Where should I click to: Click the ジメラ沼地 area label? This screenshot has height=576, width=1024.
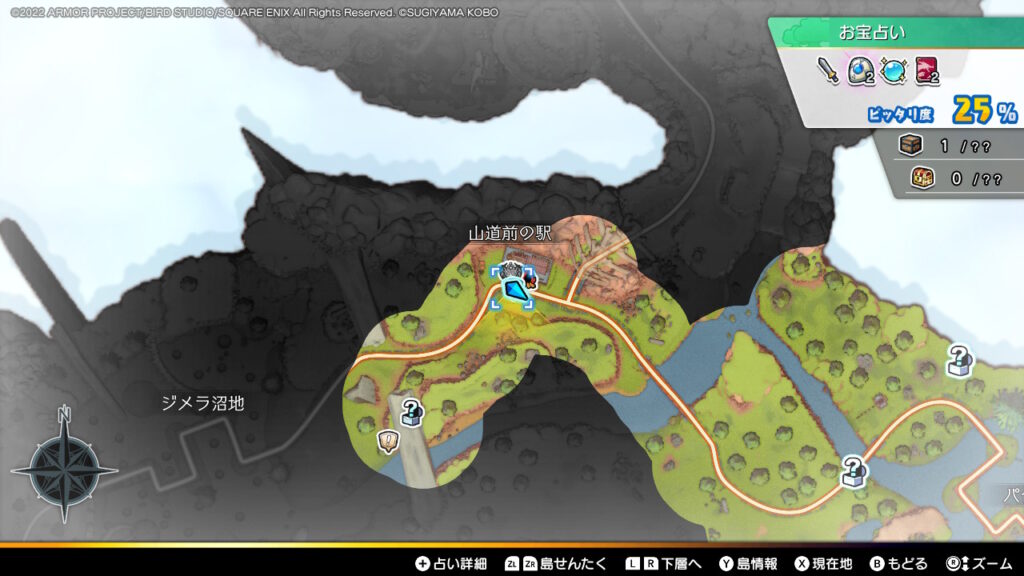coord(203,403)
